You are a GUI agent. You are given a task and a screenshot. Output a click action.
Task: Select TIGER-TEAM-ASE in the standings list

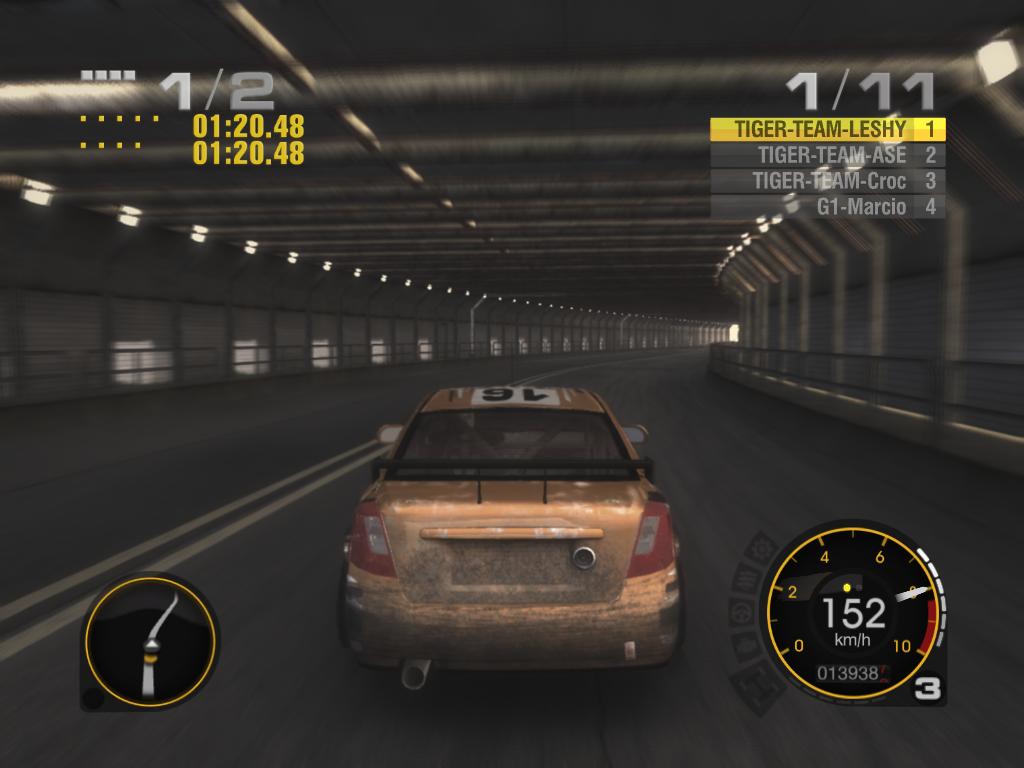click(x=827, y=155)
